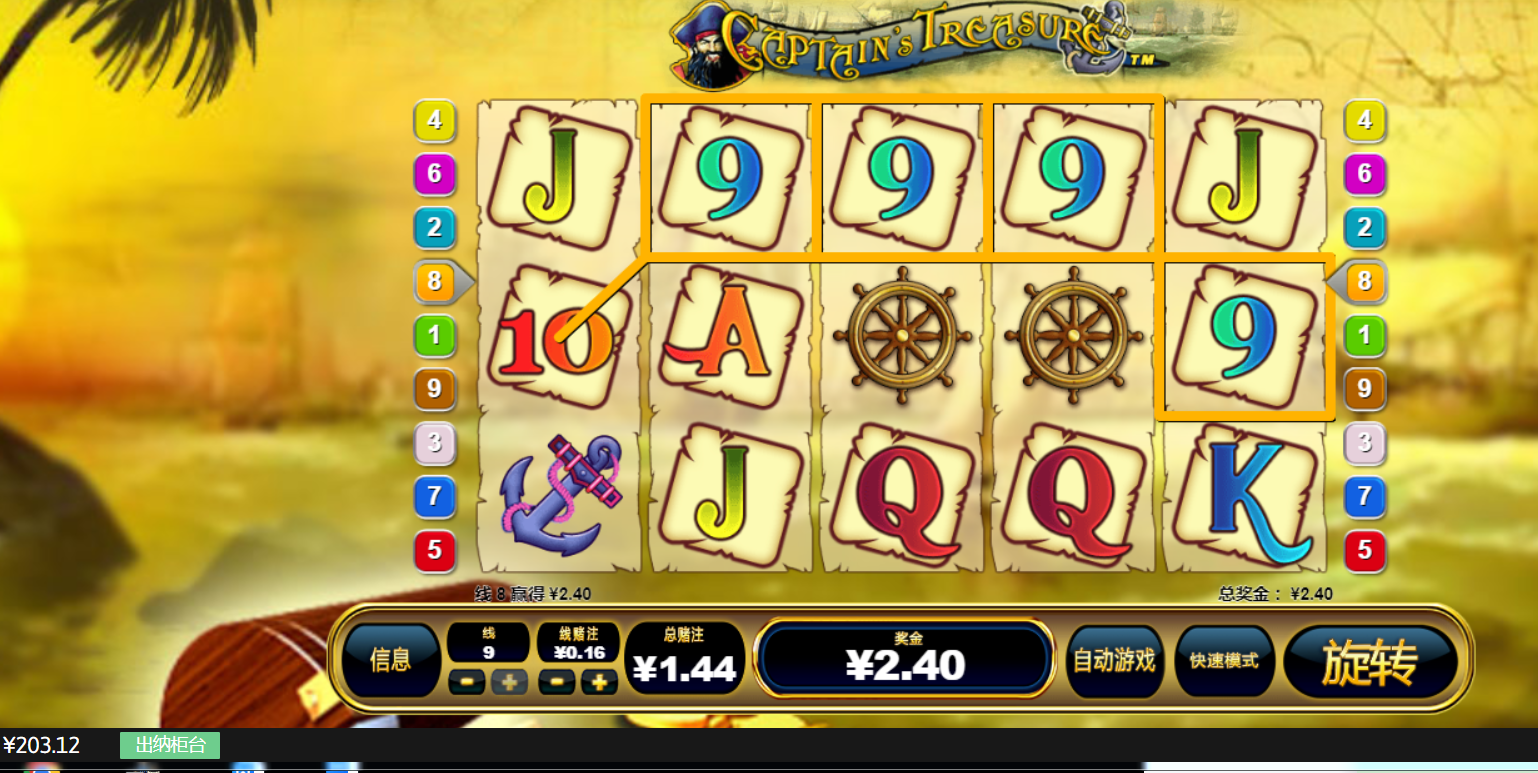Raise the line bet (线赌注)
This screenshot has height=773, width=1538.
pos(599,683)
